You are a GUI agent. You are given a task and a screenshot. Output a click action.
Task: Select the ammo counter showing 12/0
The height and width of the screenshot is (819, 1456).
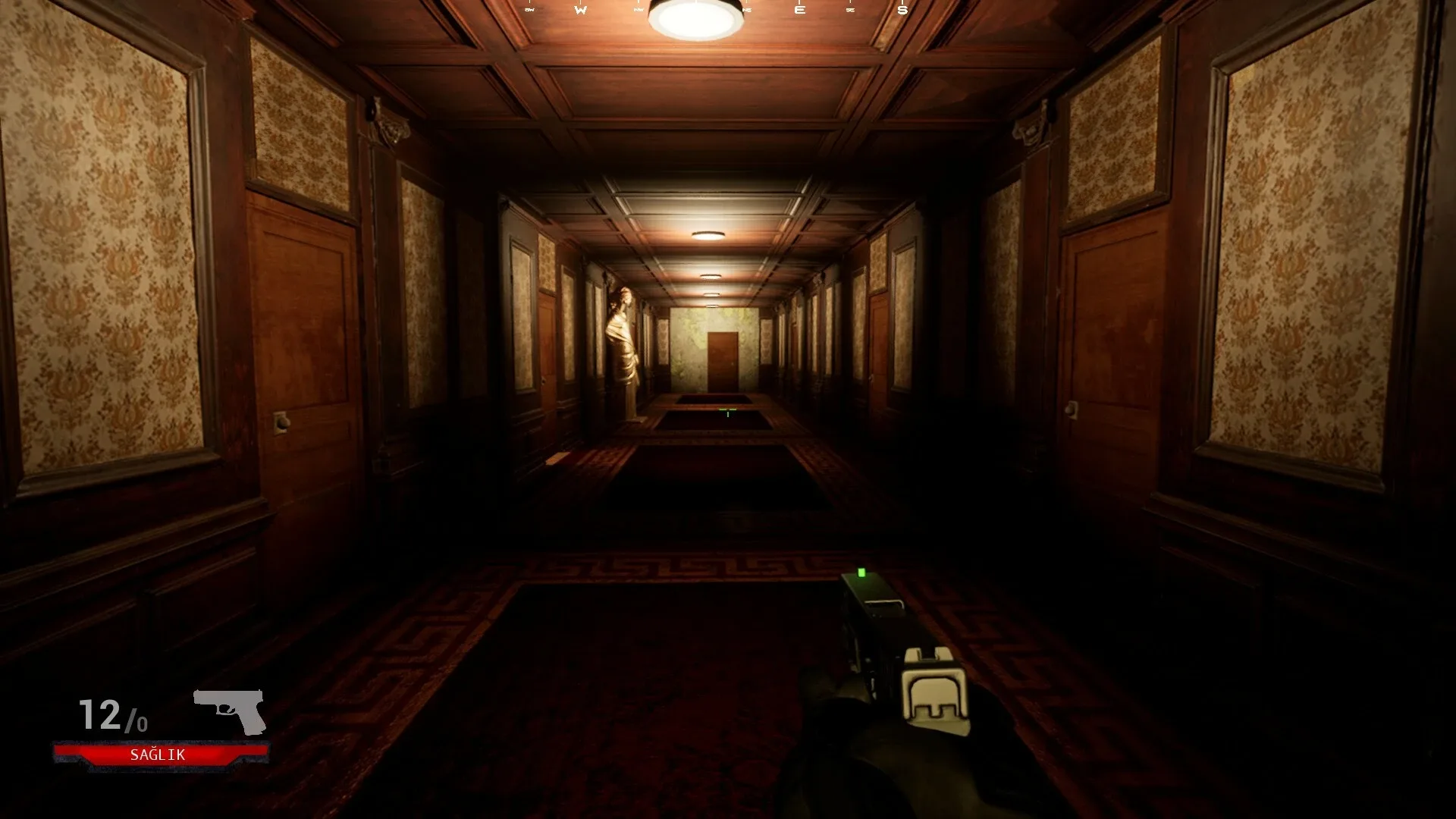[x=114, y=714]
